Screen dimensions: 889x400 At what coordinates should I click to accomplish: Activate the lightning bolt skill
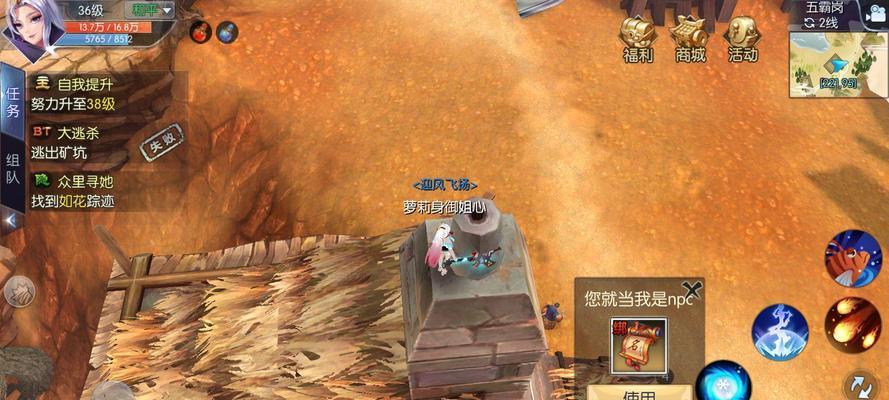[x=780, y=331]
